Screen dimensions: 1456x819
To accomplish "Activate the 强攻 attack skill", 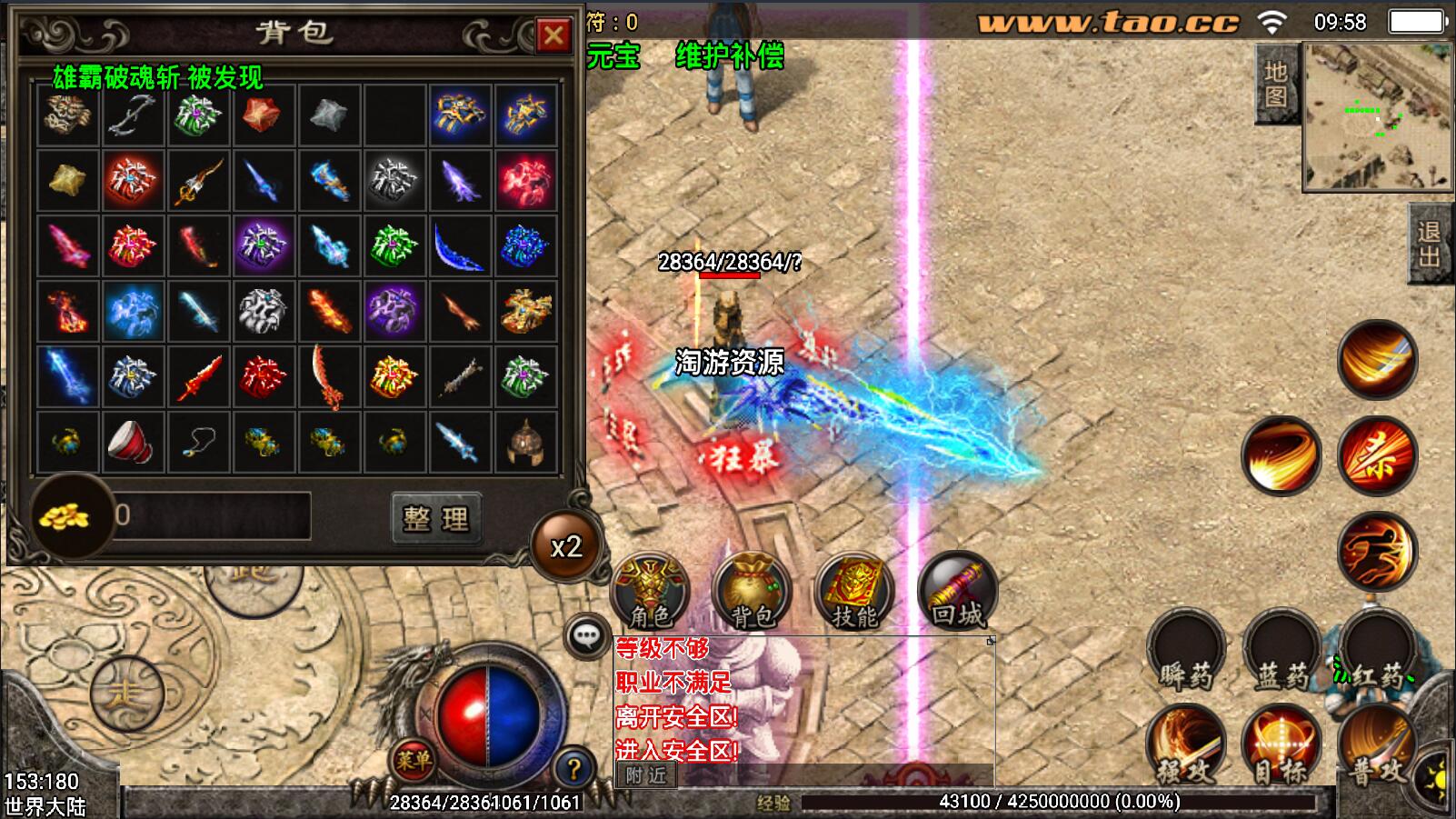I will 1185,747.
